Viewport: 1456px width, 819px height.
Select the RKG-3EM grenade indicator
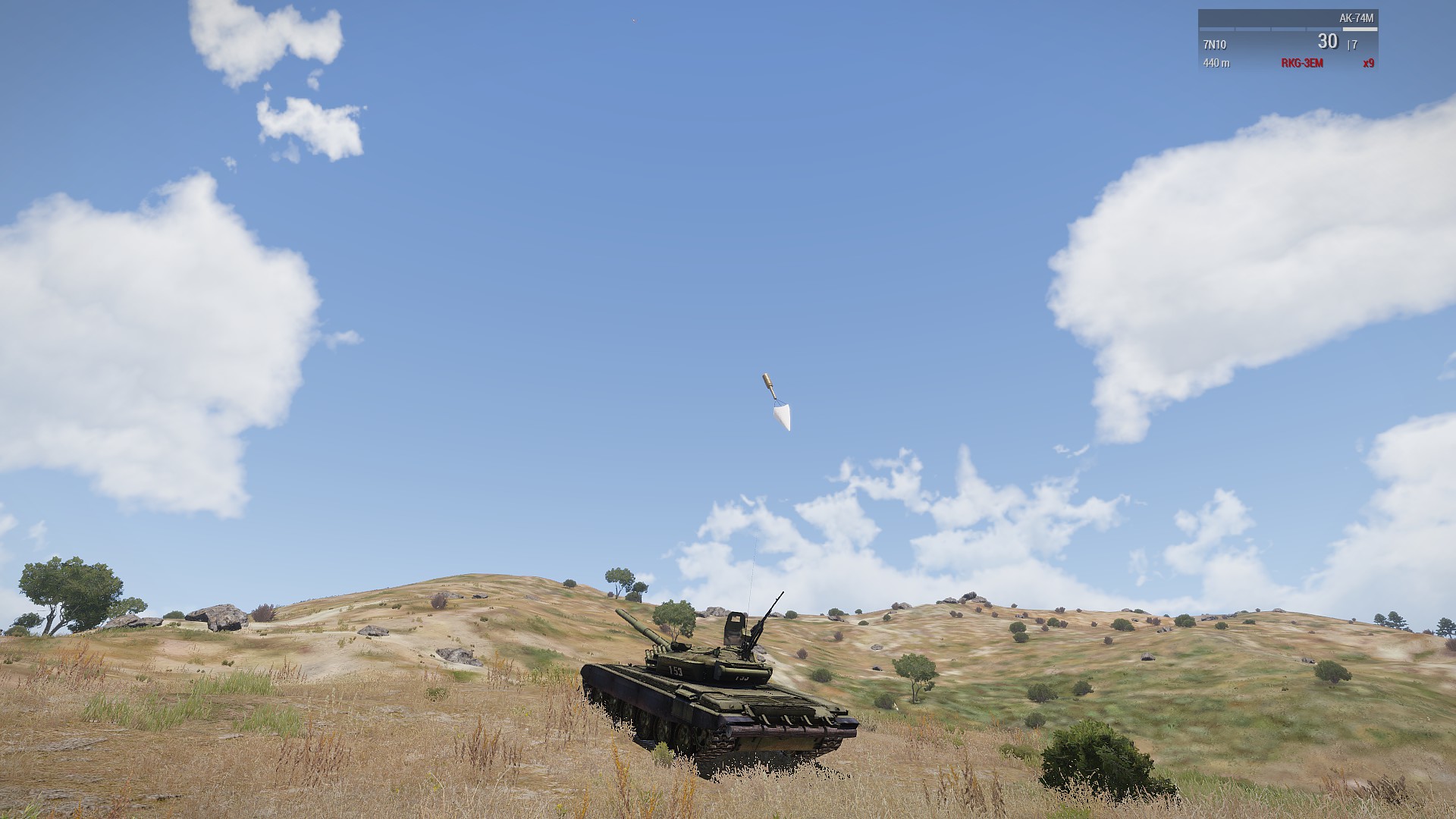pos(1301,63)
